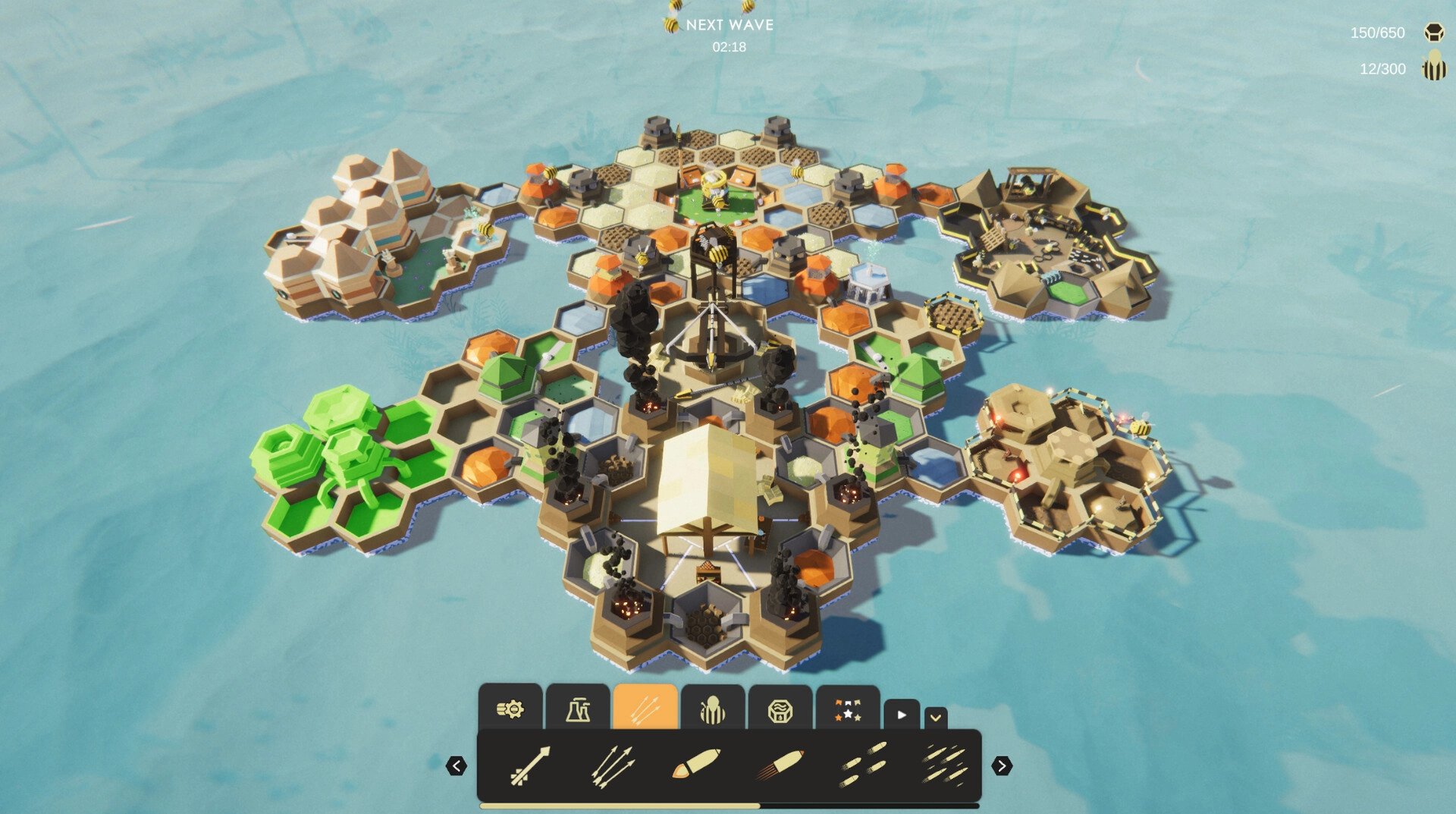Select the triple arrows weapon
1456x814 pixels.
pyautogui.click(x=612, y=765)
